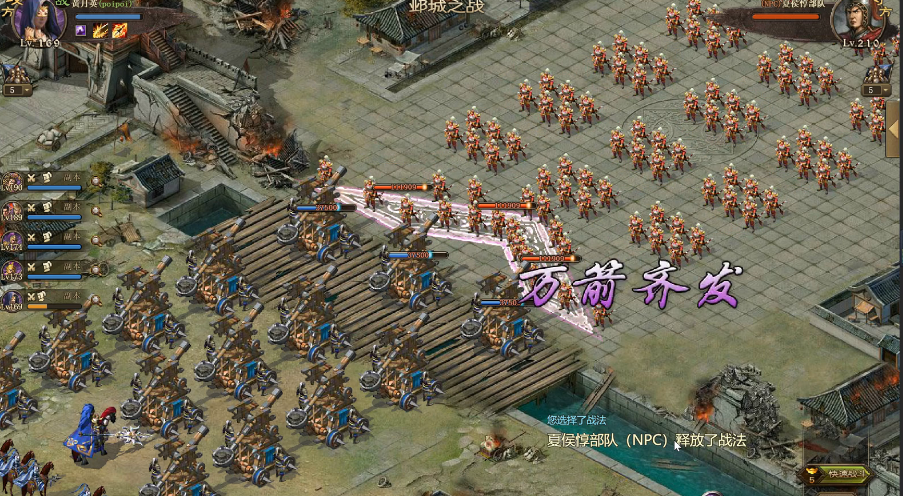903x496 pixels.
Task: Open the right-side gold arrow panel expander
Action: click(891, 126)
